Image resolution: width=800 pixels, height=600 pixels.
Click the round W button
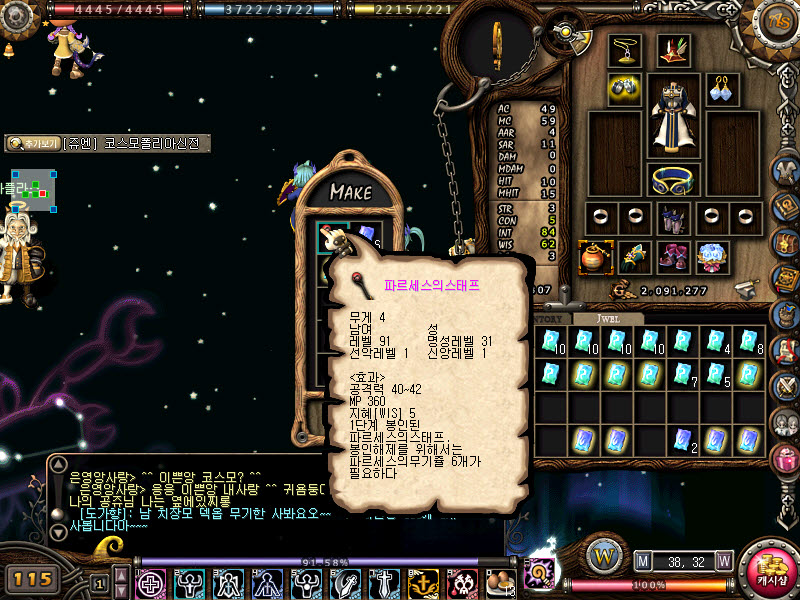[602, 553]
